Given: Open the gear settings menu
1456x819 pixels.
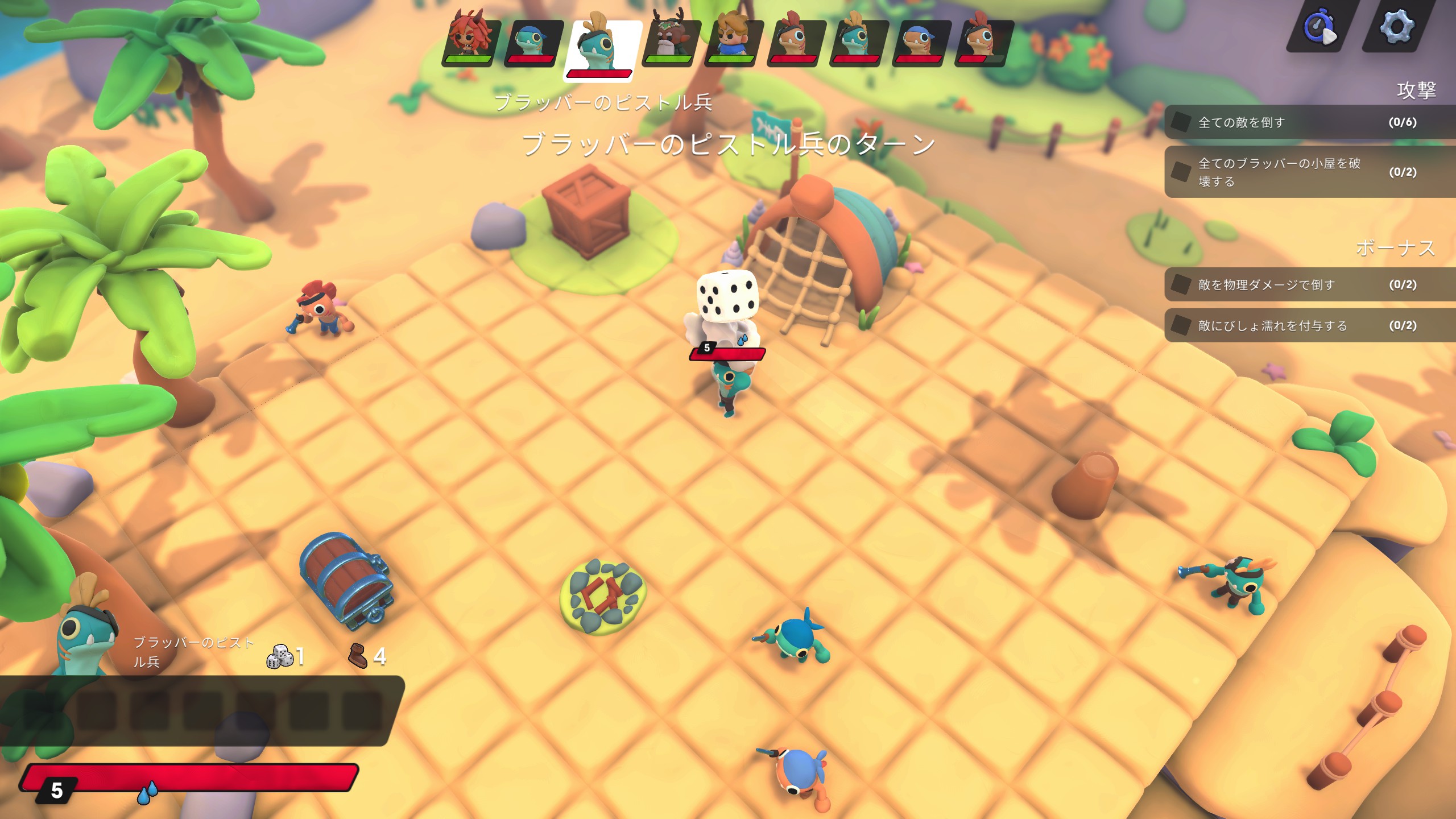Looking at the screenshot, I should pos(1396,26).
